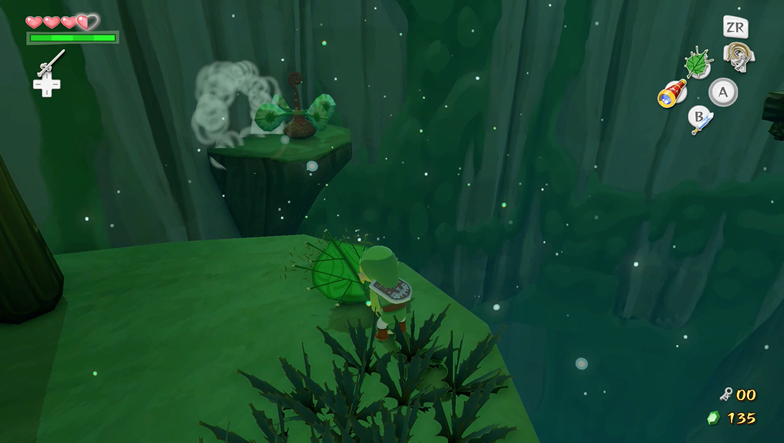Click the Wind Waker baton icon
The height and width of the screenshot is (443, 784).
click(x=48, y=65)
